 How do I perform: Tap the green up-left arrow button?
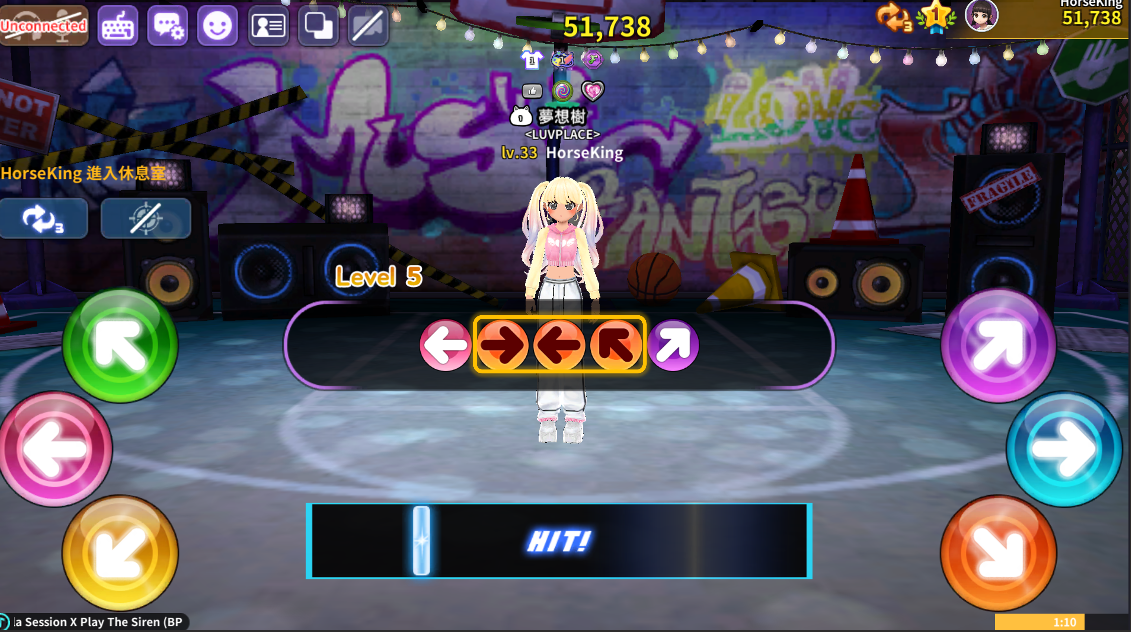[120, 346]
